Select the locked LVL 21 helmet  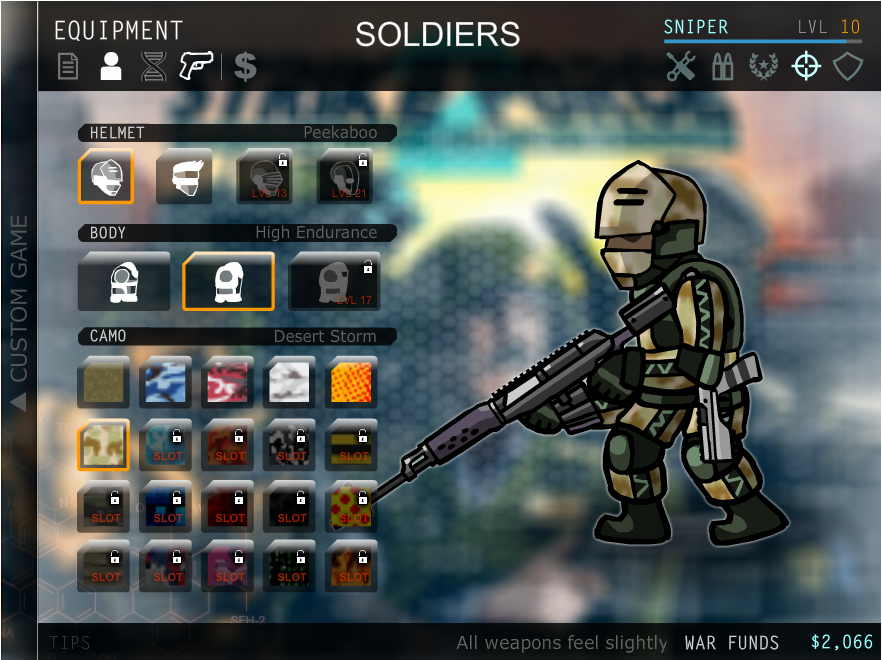click(x=344, y=177)
